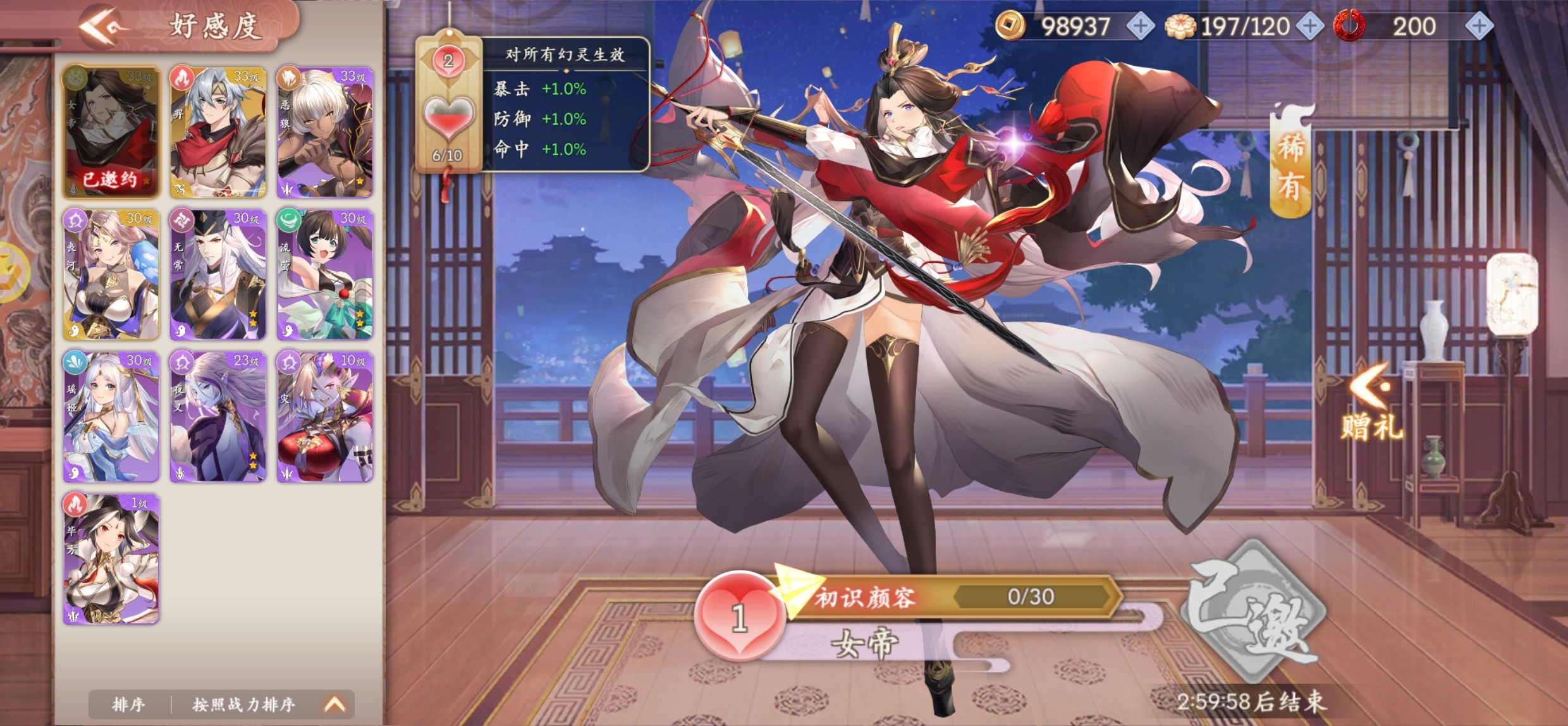The width and height of the screenshot is (1568, 726).
Task: Open the 赠礼 gift panel
Action: point(1372,405)
